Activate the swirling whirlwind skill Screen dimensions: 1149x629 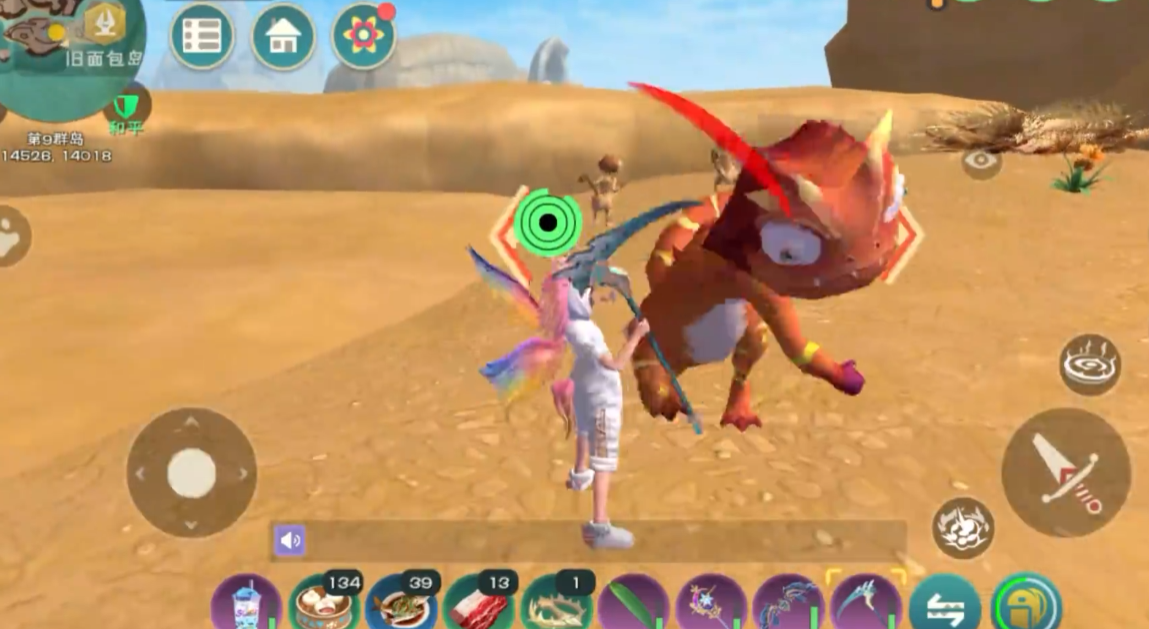[x=1090, y=365]
